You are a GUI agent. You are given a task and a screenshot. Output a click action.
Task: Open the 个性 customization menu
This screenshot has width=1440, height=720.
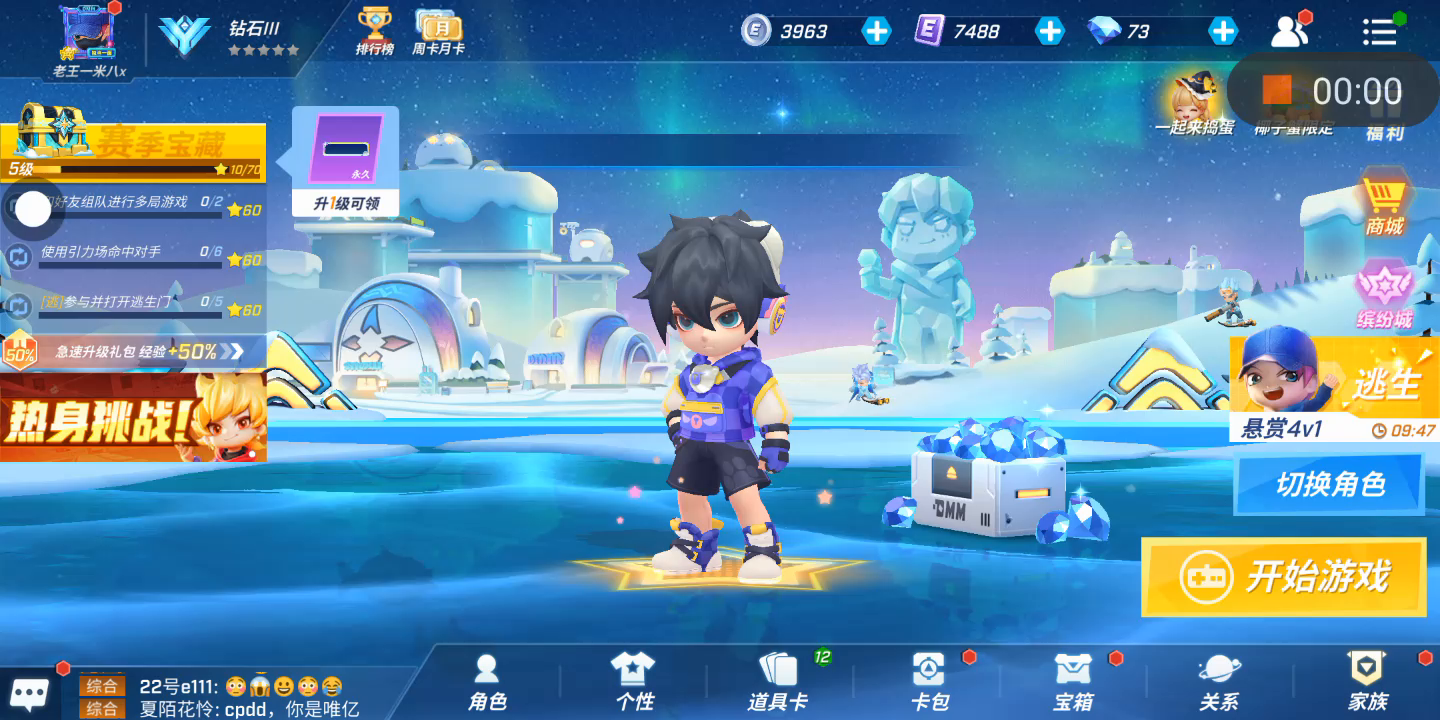click(x=633, y=682)
